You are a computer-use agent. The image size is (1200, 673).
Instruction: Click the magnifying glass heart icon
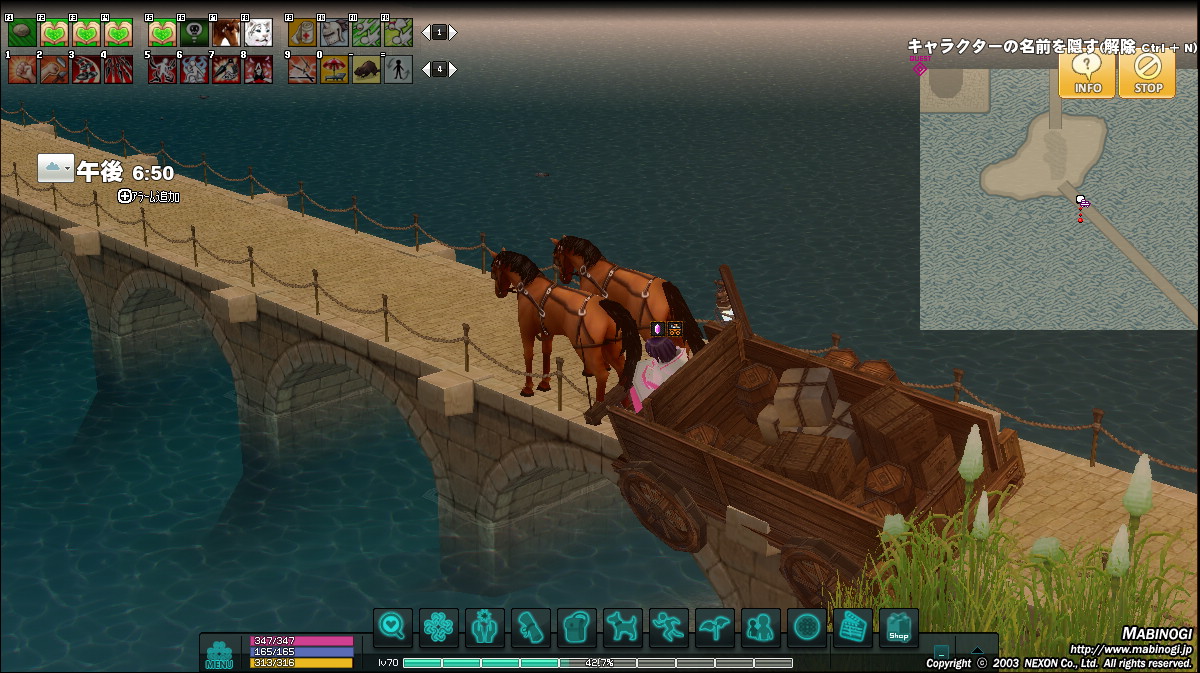coord(393,627)
